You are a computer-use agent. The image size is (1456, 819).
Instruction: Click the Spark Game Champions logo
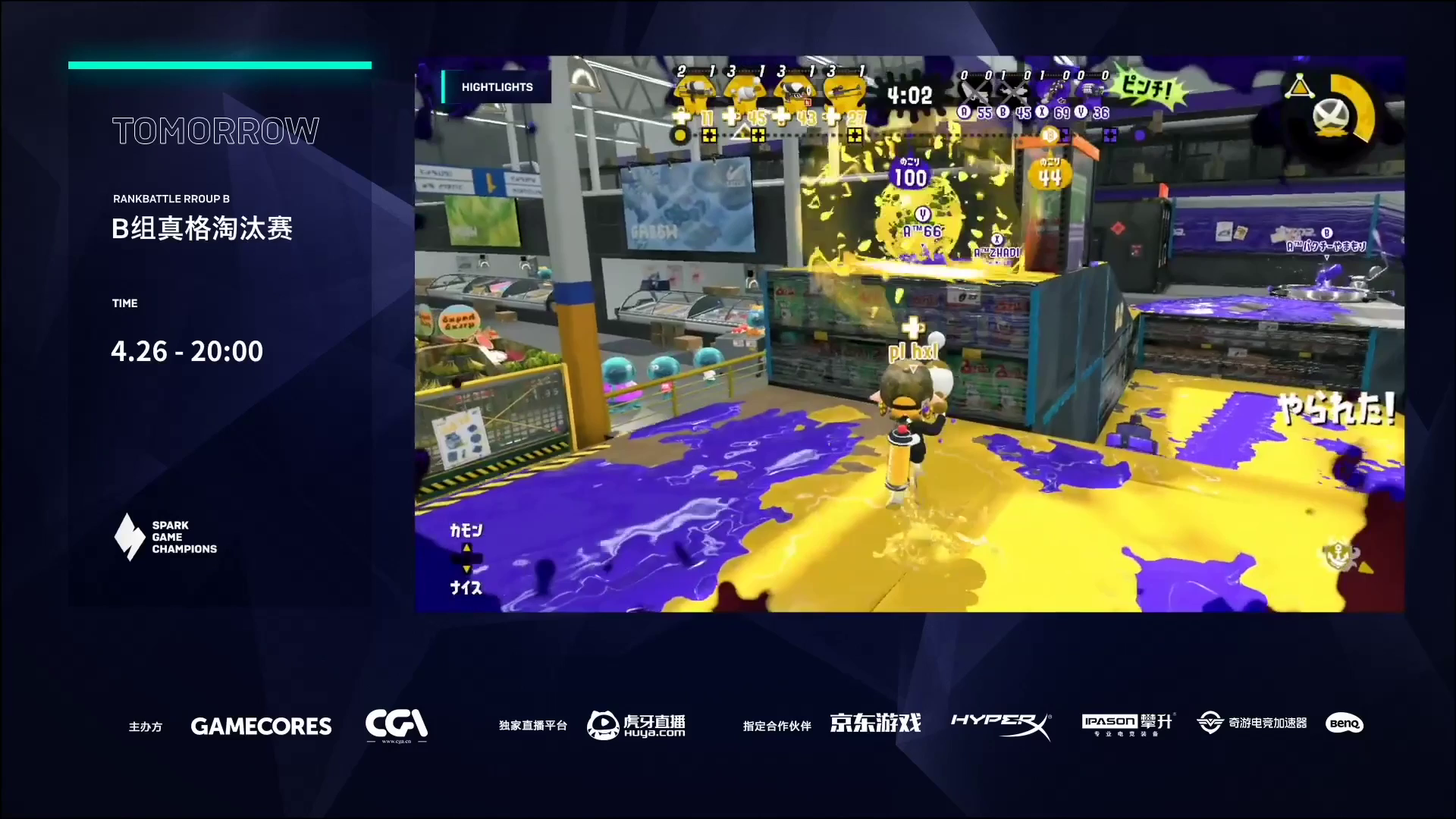[x=165, y=537]
